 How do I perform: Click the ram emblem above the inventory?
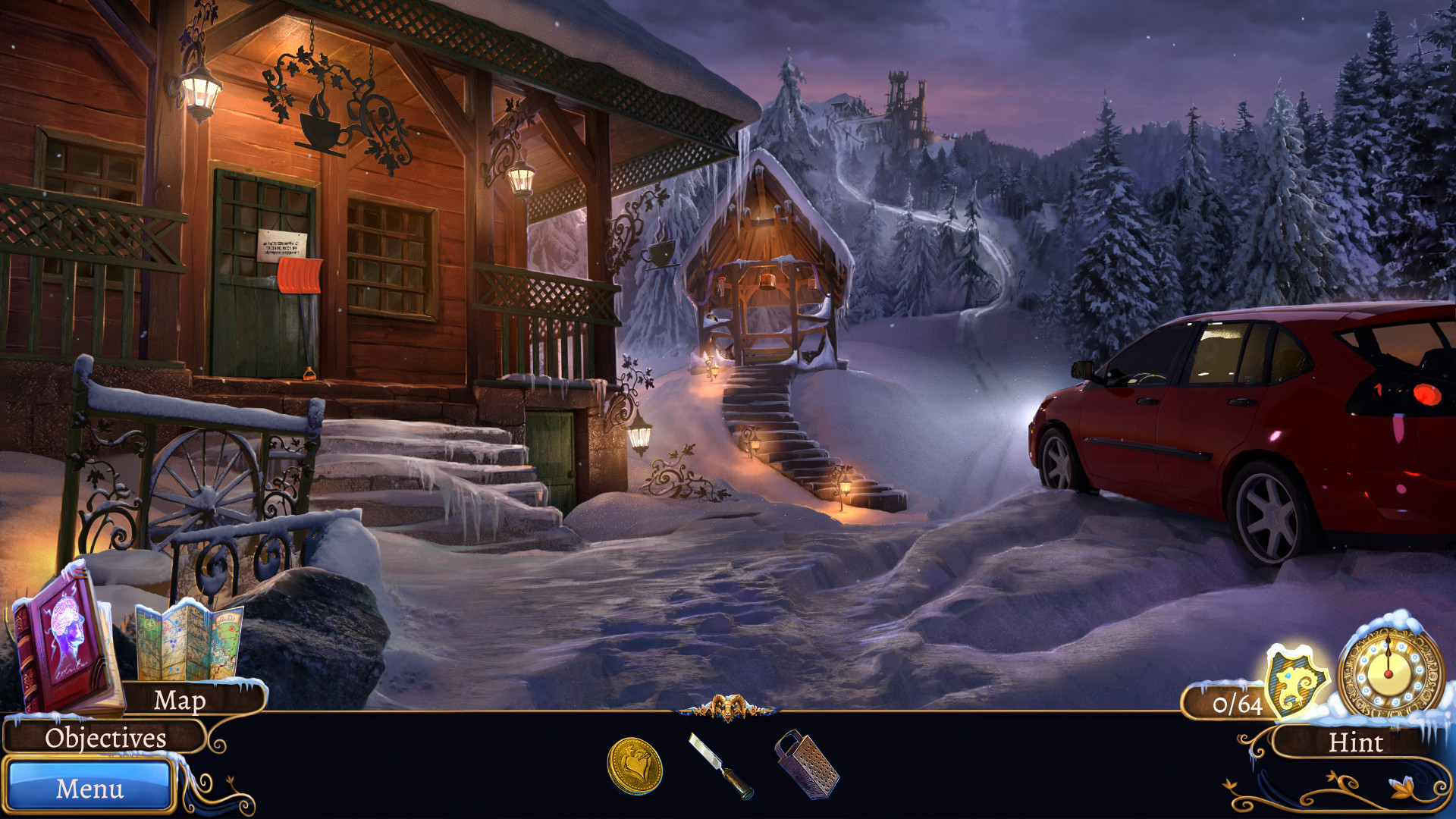coord(730,709)
